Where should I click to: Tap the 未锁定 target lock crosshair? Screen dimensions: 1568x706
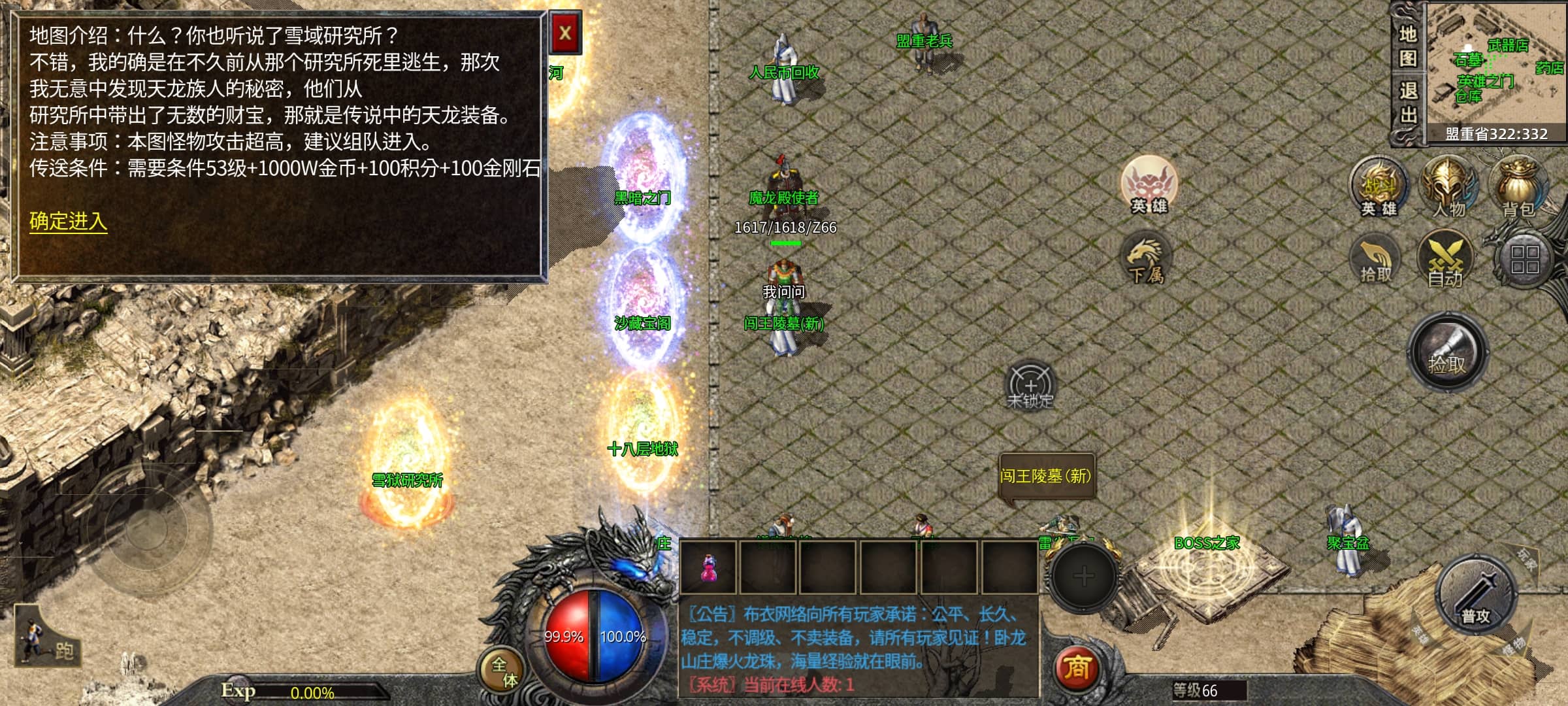[1030, 386]
